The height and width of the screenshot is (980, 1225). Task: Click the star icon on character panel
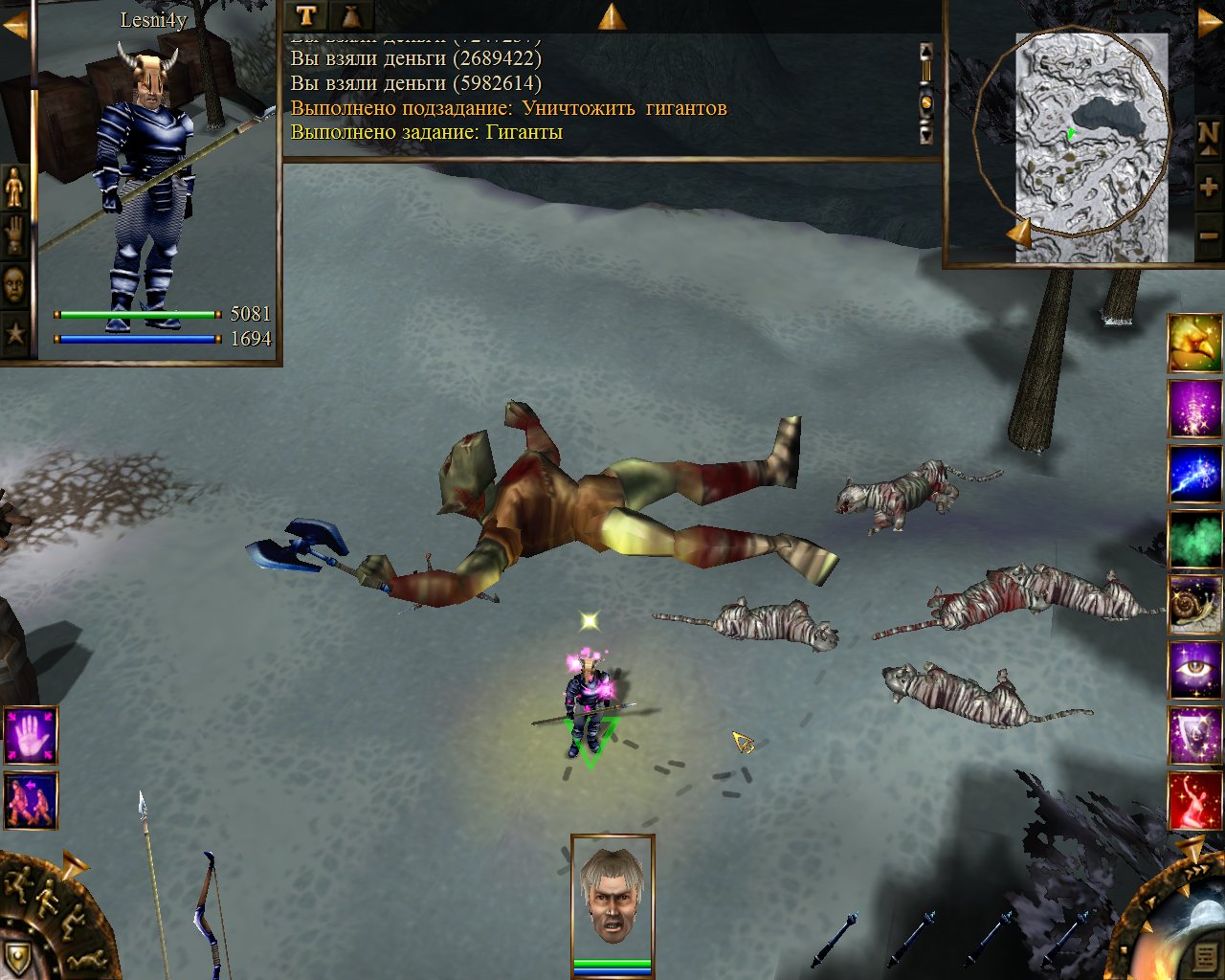pos(15,333)
